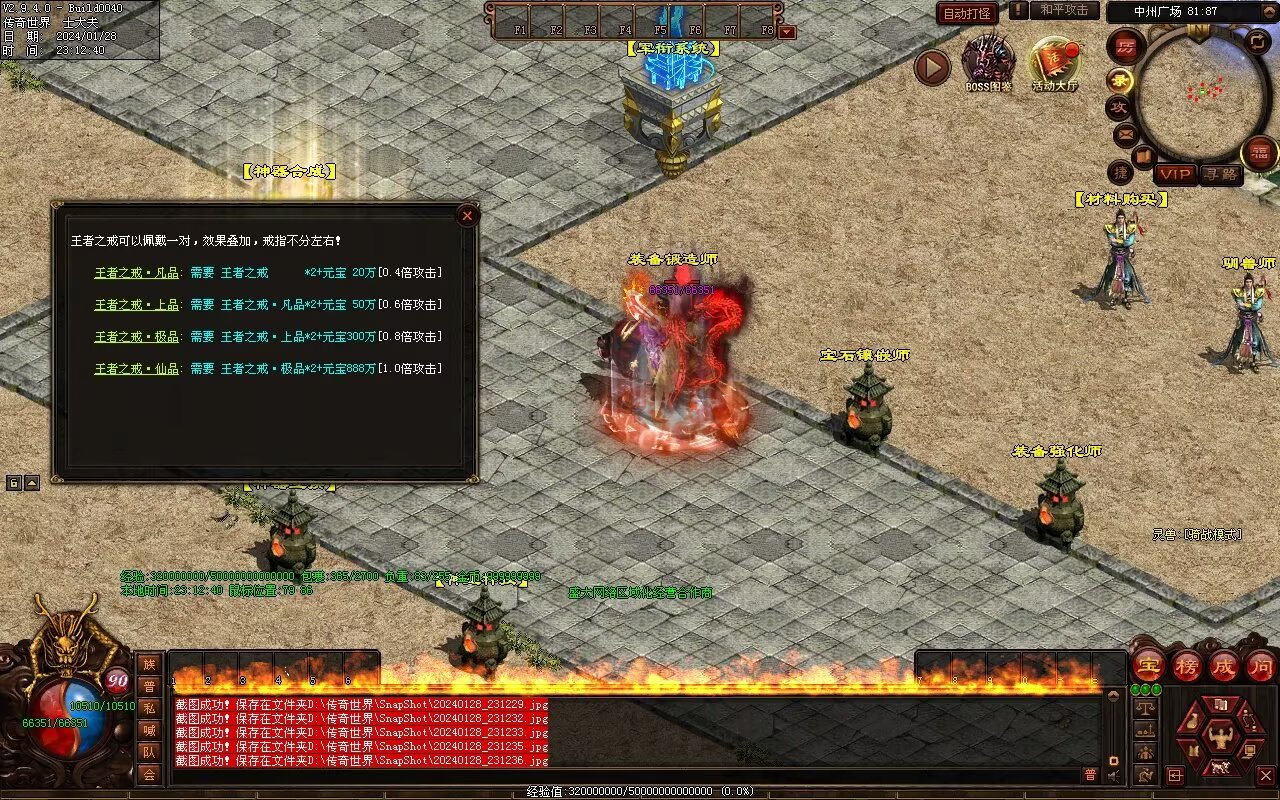Viewport: 1280px width, 800px height.
Task: Open the 宝 treasure shop button
Action: (x=1149, y=665)
